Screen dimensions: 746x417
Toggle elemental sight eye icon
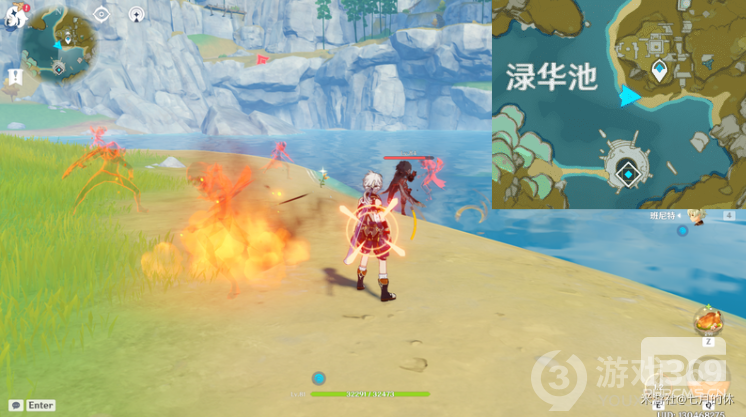[x=102, y=14]
